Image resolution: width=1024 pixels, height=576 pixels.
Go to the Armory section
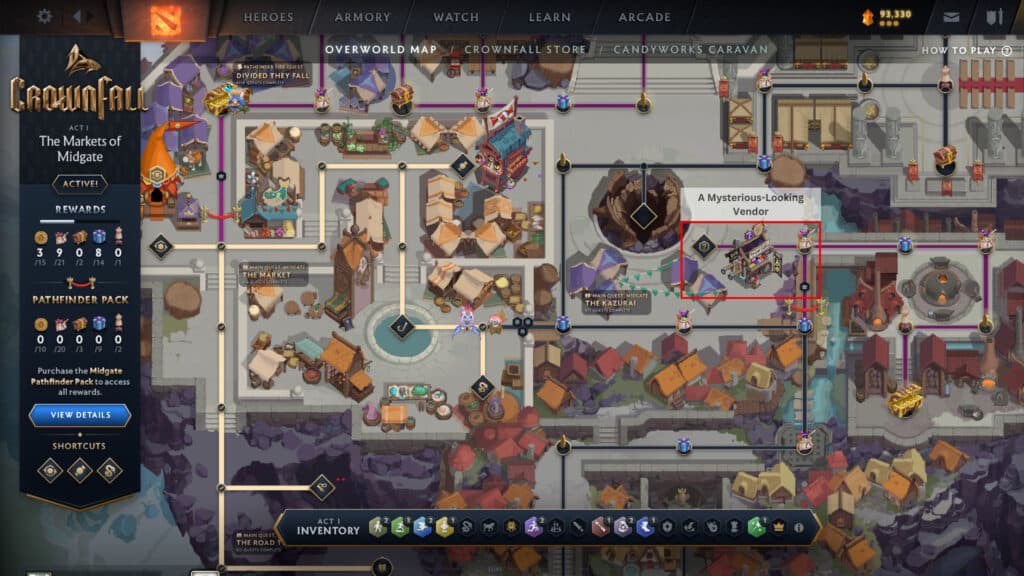coord(363,17)
